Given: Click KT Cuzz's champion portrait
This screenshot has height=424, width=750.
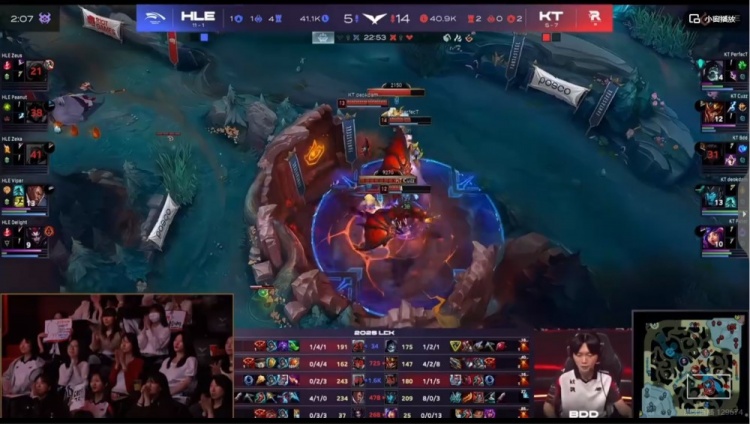Looking at the screenshot, I should coord(713,111).
